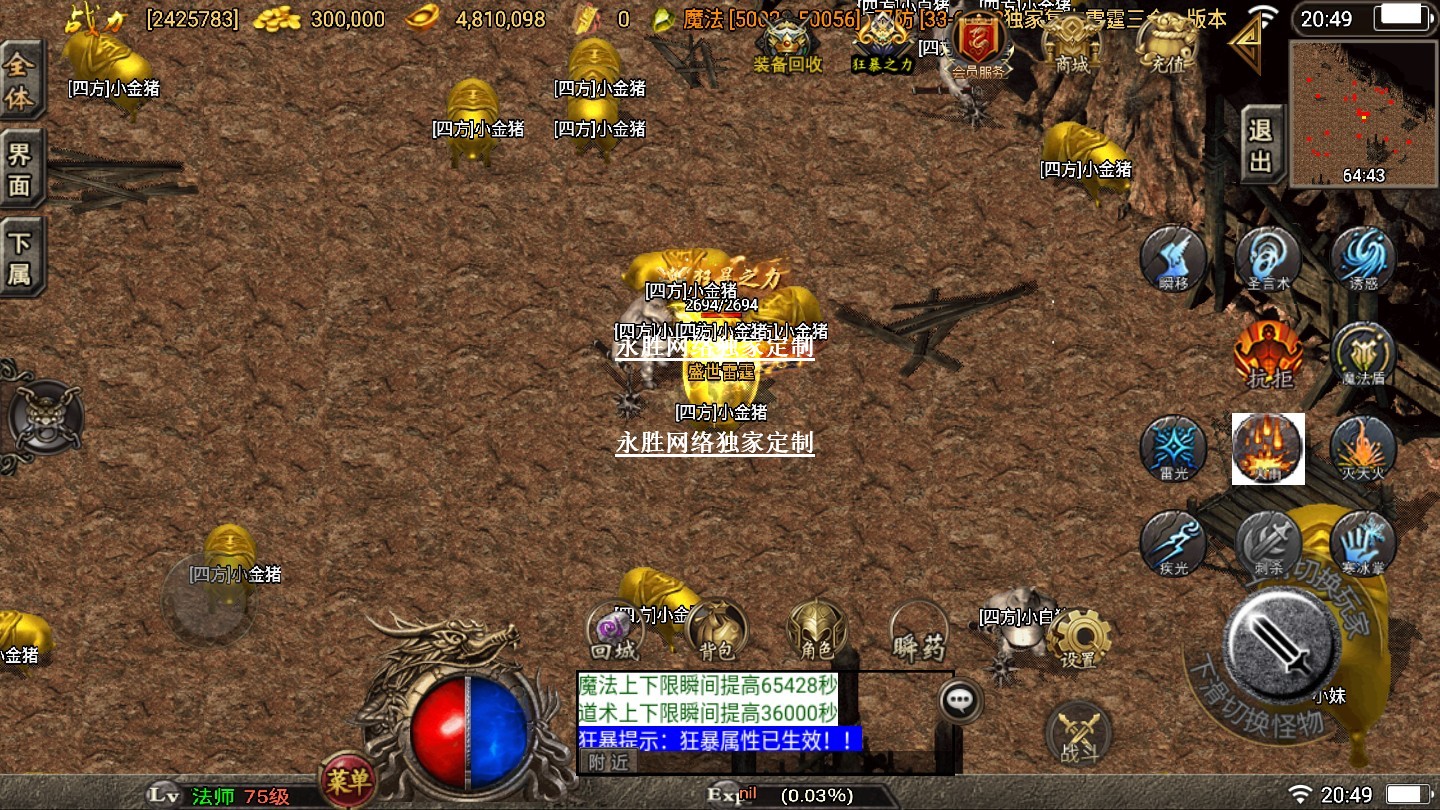The width and height of the screenshot is (1440, 810).
Task: Open 会员服务 member services
Action: click(977, 47)
